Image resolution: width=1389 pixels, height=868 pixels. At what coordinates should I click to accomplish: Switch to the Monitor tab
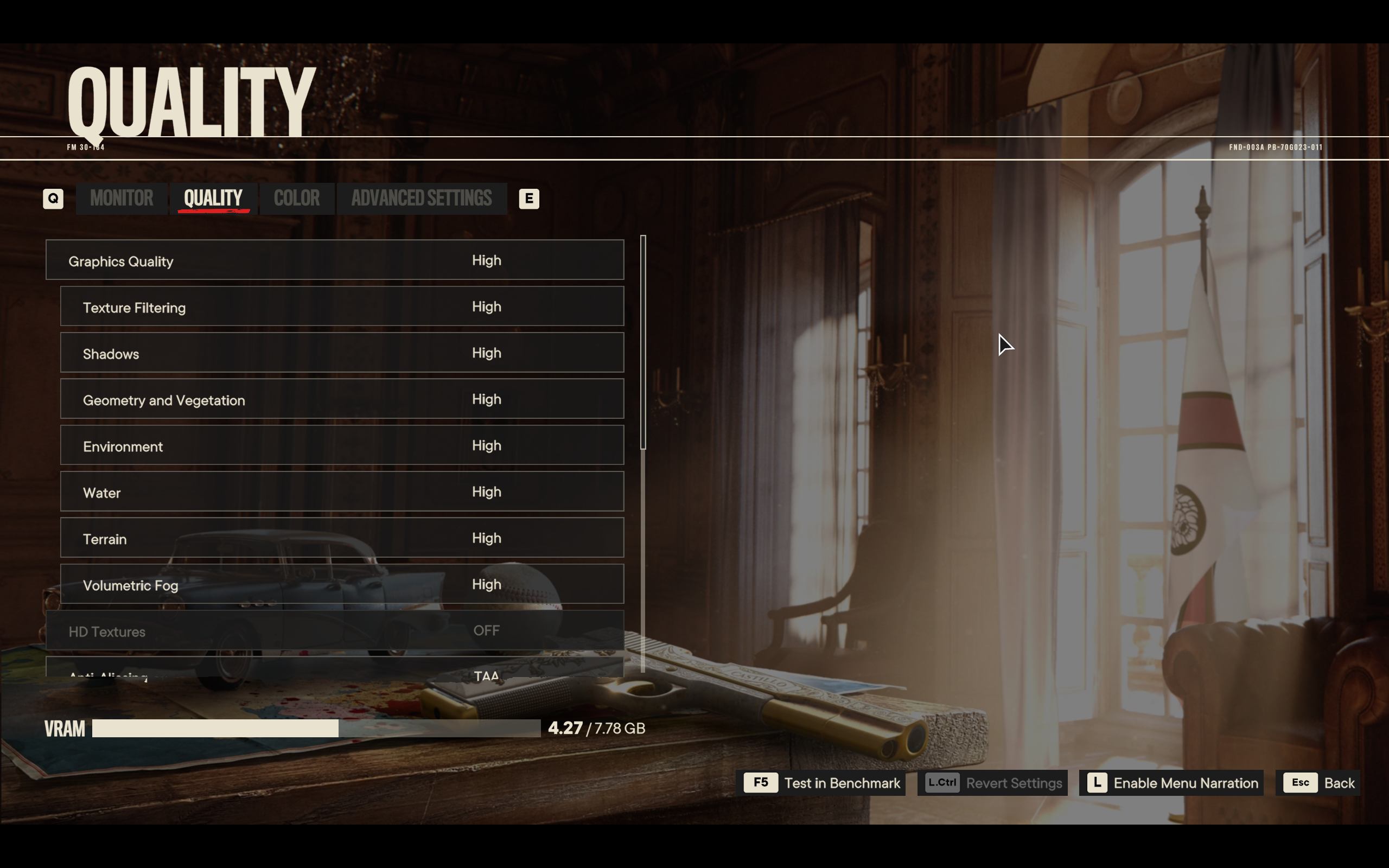point(122,199)
